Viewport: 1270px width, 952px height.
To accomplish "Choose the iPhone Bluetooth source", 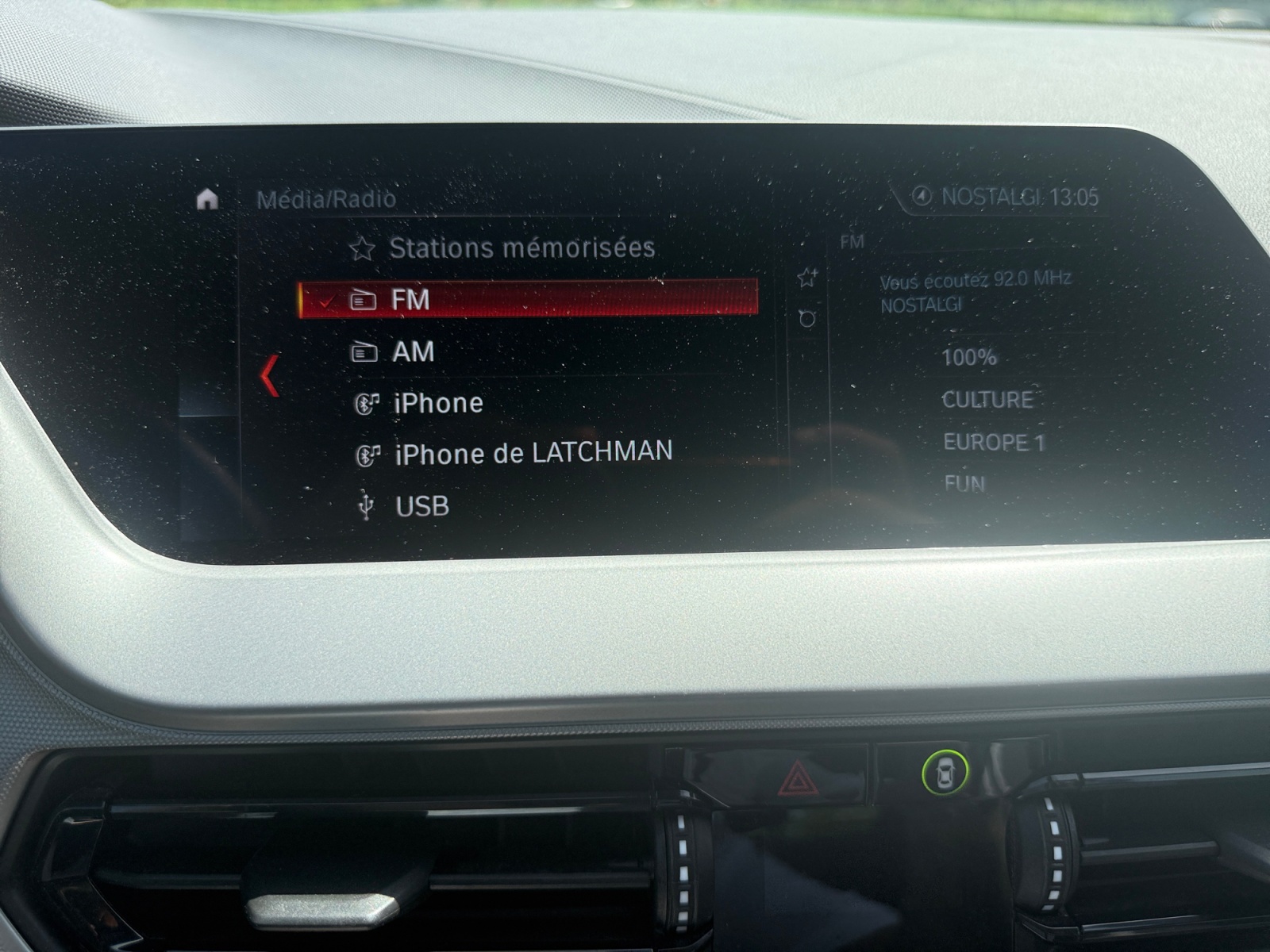I will coord(437,403).
